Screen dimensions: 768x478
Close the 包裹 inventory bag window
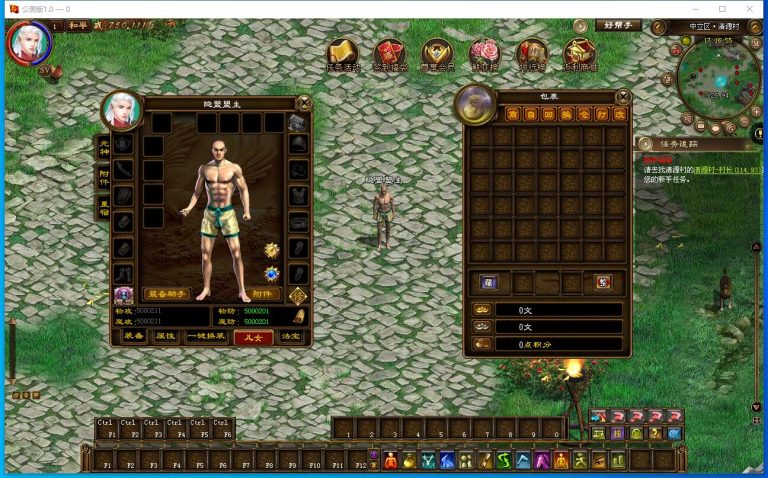[623, 97]
